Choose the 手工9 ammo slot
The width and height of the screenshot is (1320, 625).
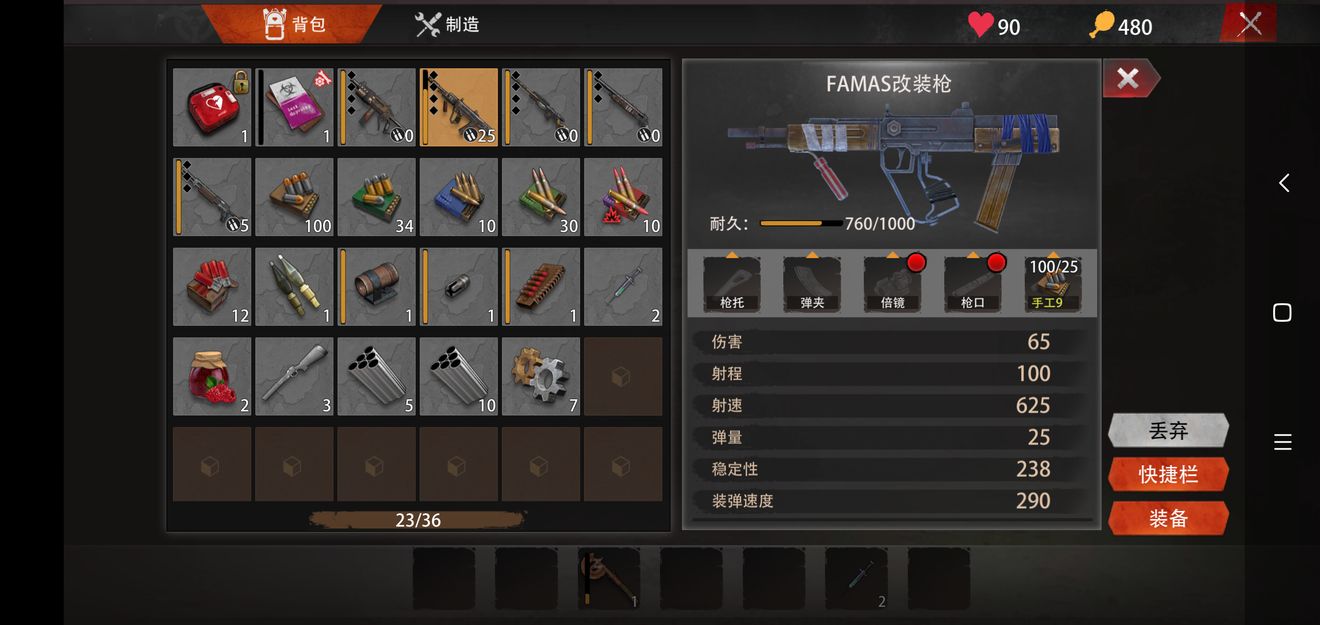tap(1053, 284)
